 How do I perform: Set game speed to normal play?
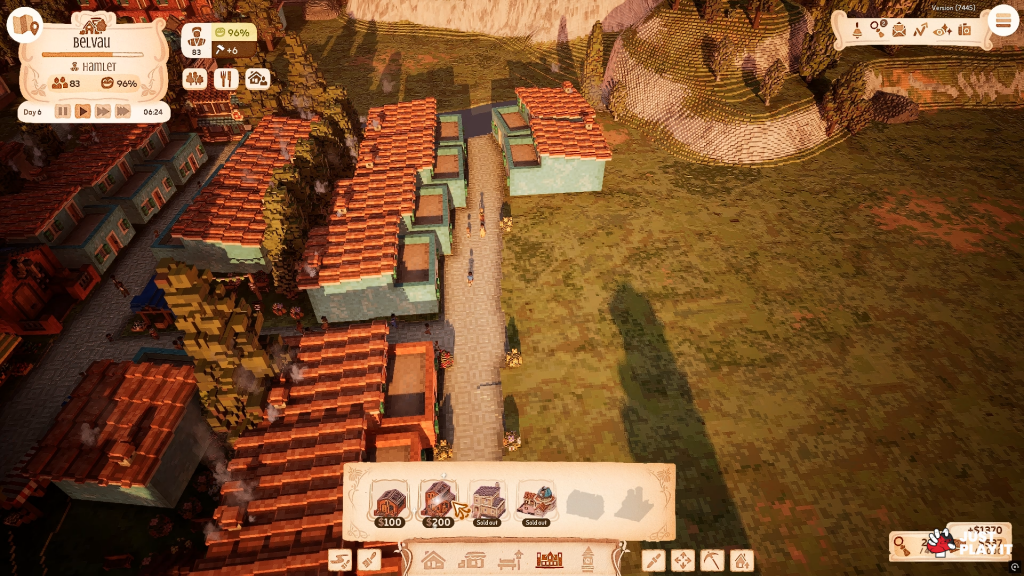click(83, 111)
